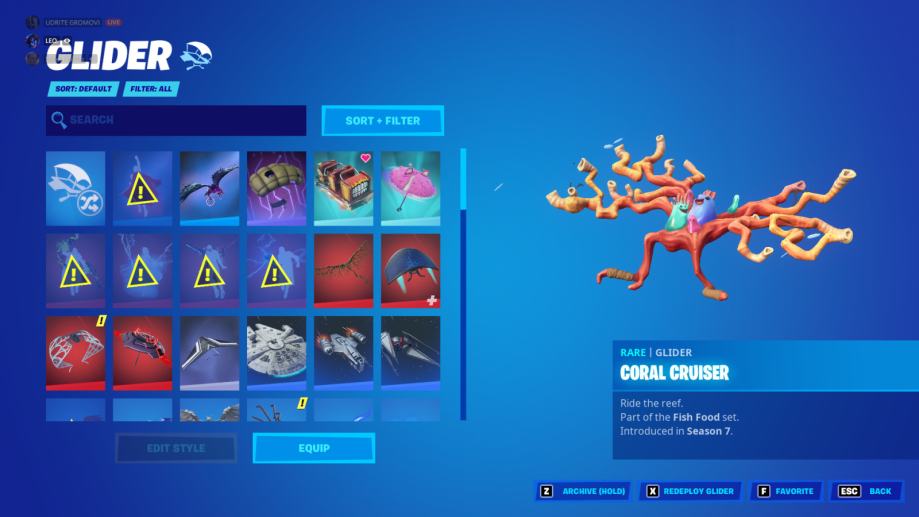
Task: Click the Favorite button
Action: click(x=786, y=491)
